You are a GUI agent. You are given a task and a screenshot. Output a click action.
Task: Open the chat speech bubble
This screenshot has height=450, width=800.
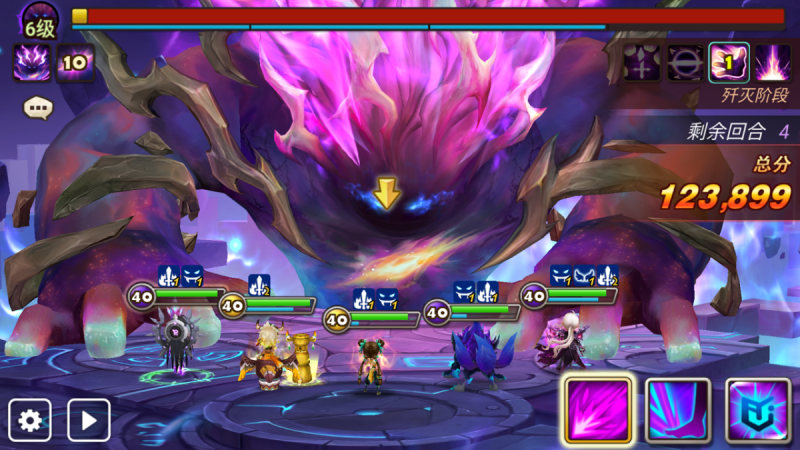coord(38,106)
